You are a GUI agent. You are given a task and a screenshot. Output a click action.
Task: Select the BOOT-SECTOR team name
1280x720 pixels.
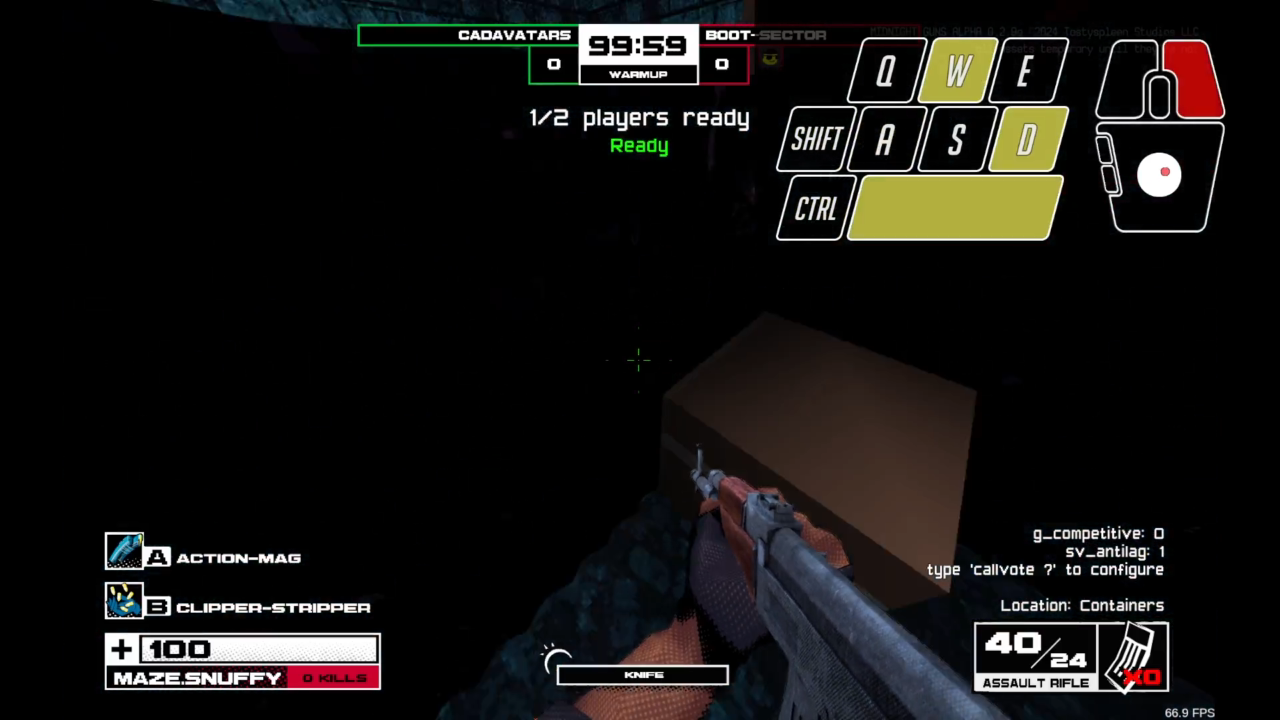tap(764, 34)
